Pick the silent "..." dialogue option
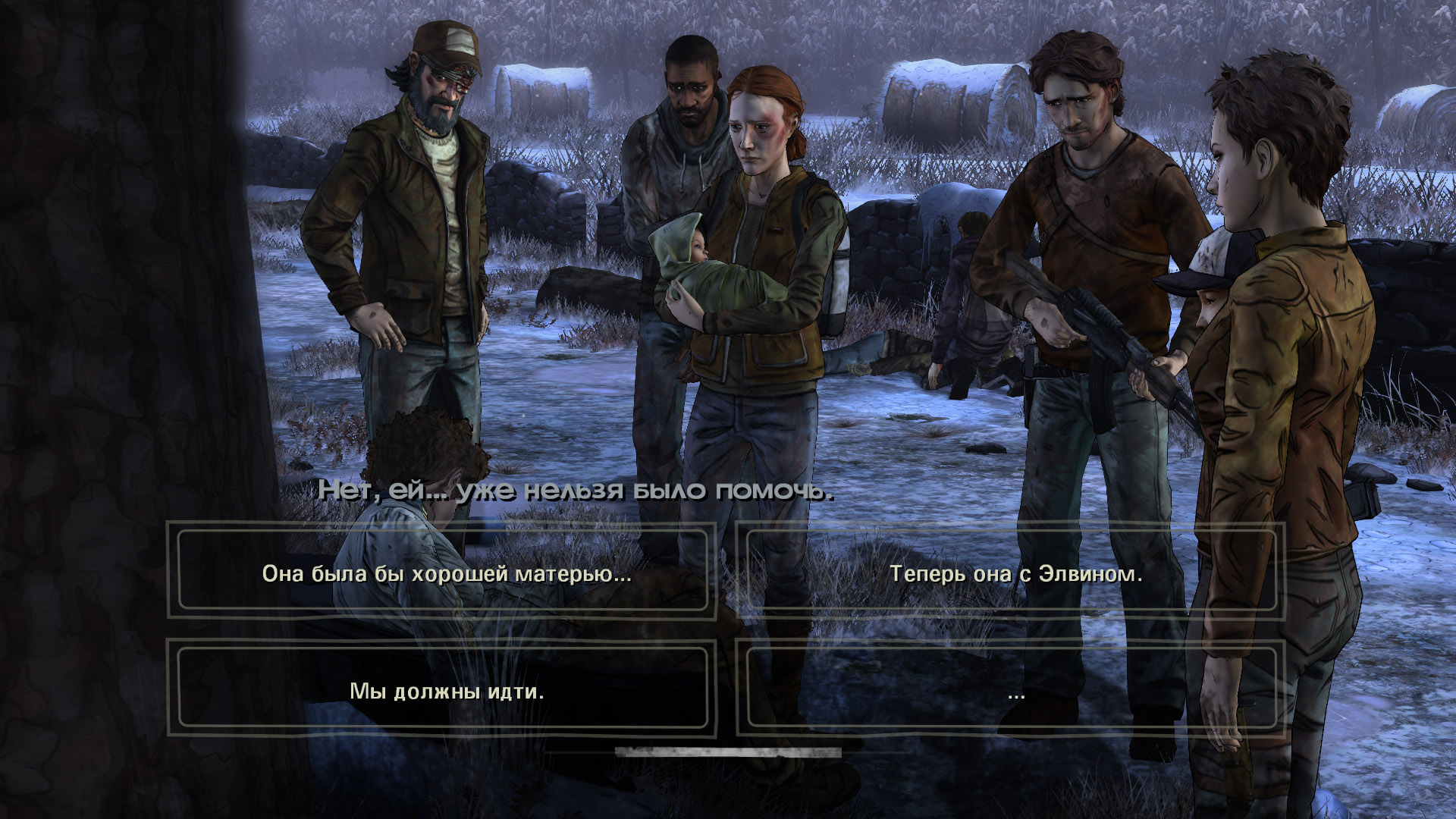The image size is (1456, 819). (x=1015, y=691)
